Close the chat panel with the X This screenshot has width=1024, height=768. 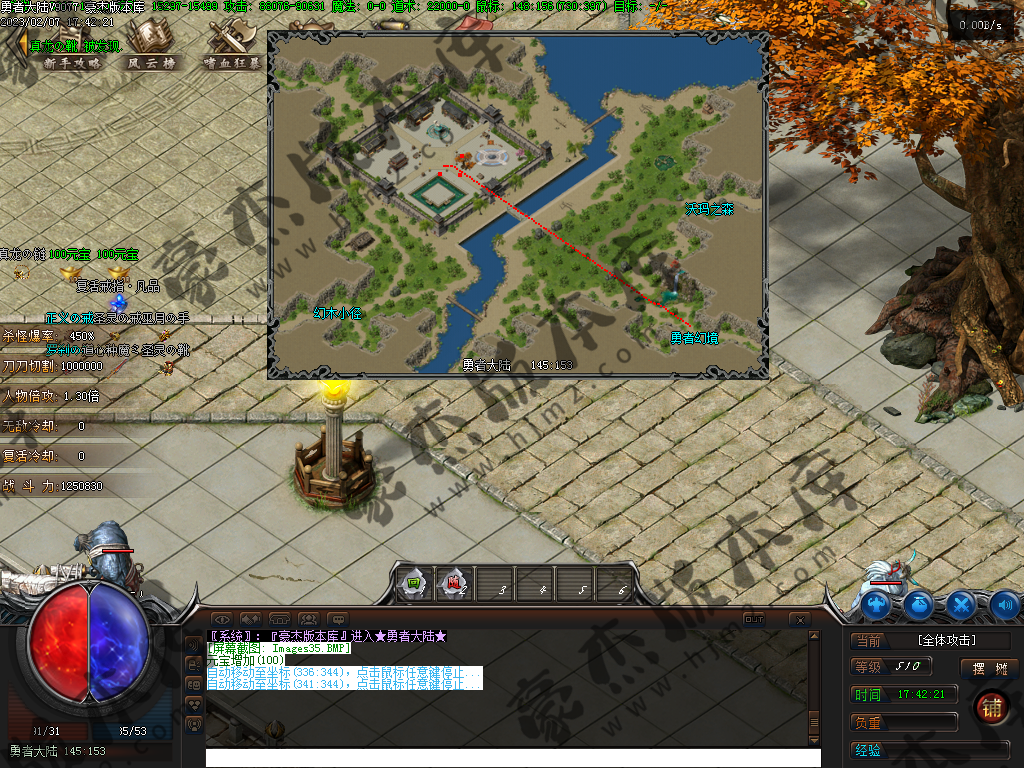(x=799, y=620)
